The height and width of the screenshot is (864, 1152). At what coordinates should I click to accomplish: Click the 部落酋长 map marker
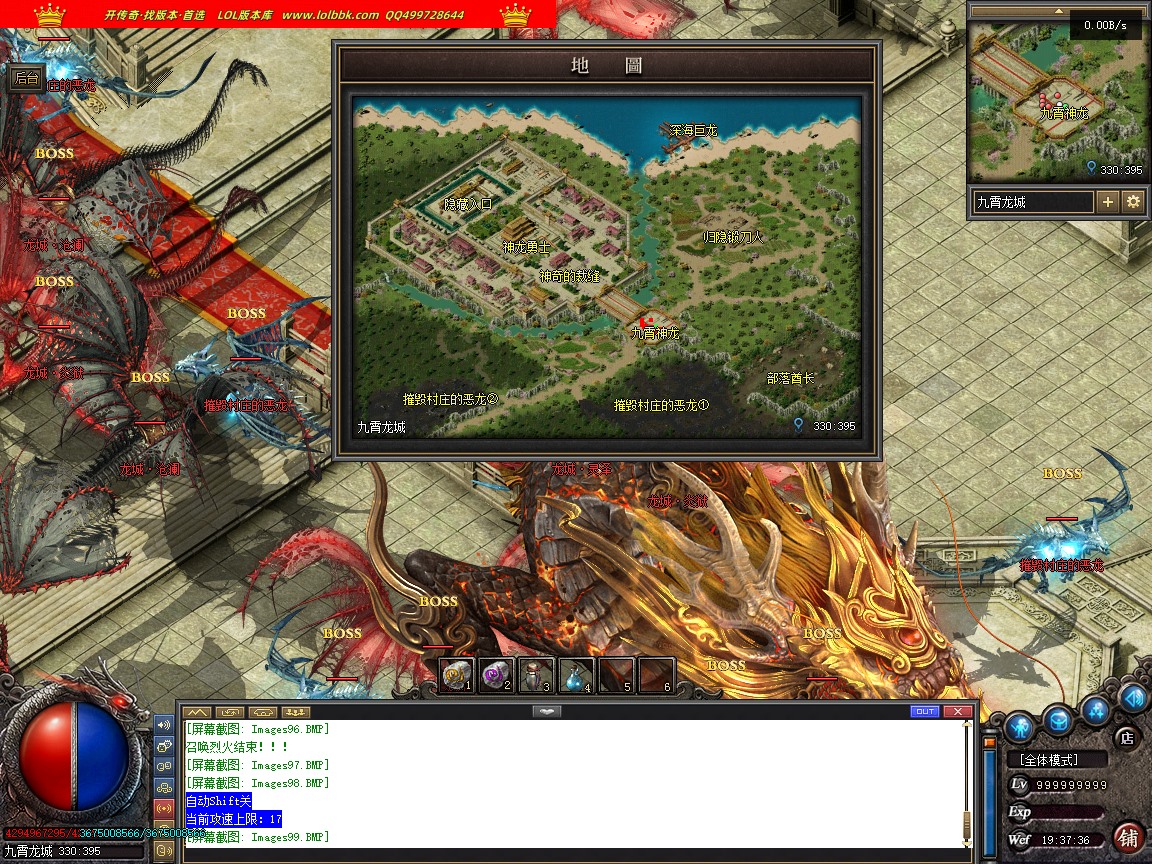tap(790, 379)
